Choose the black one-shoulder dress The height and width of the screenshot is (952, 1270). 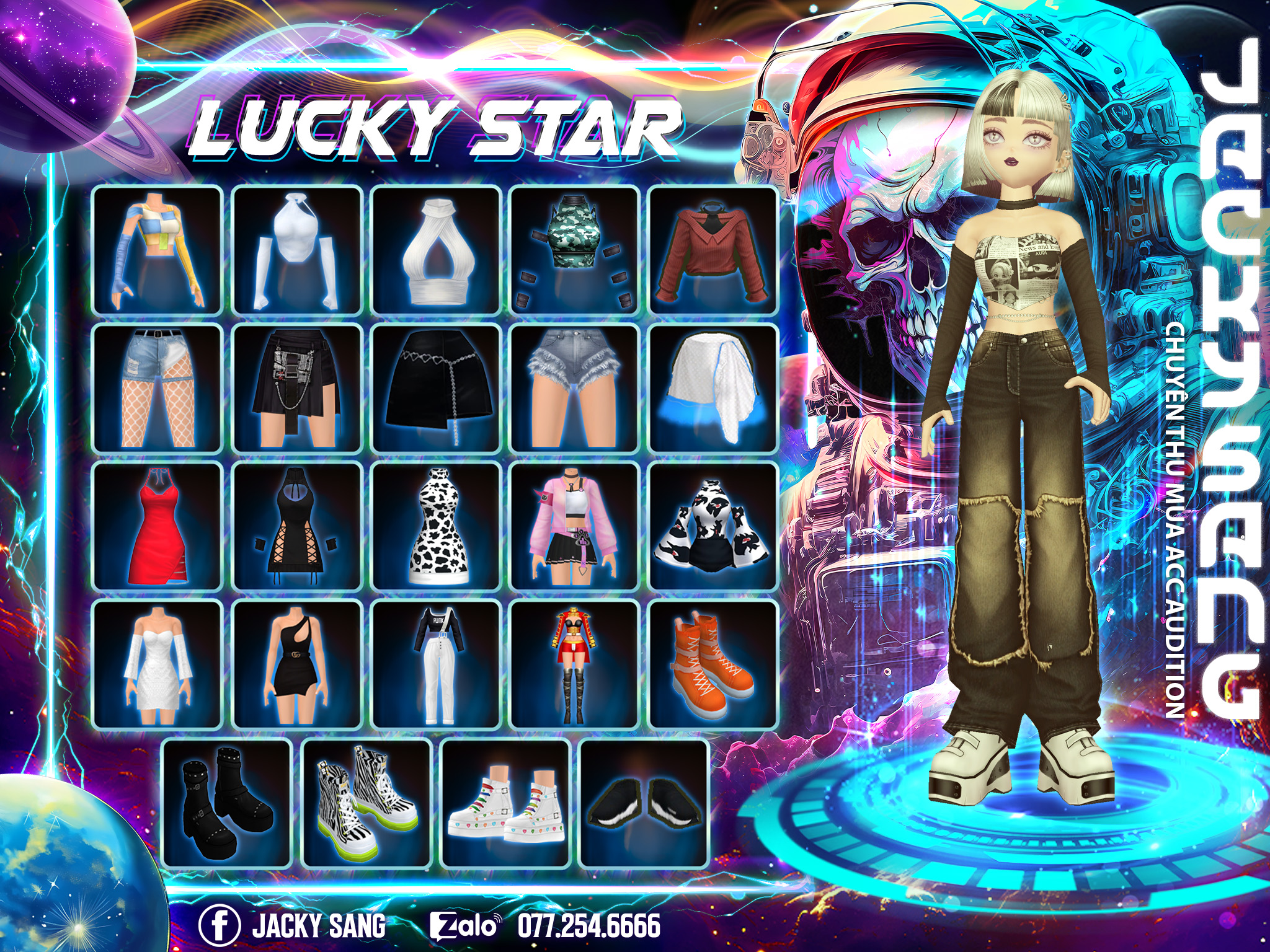pos(297,664)
